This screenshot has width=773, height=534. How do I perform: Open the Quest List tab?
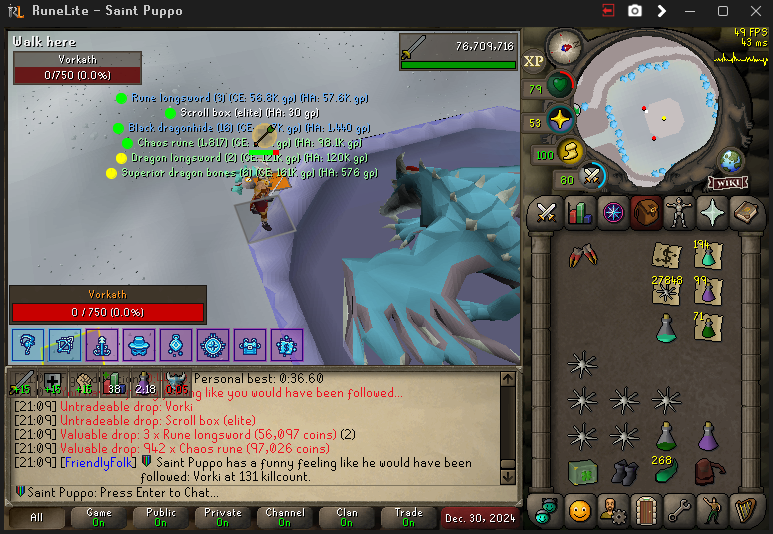pyautogui.click(x=613, y=213)
